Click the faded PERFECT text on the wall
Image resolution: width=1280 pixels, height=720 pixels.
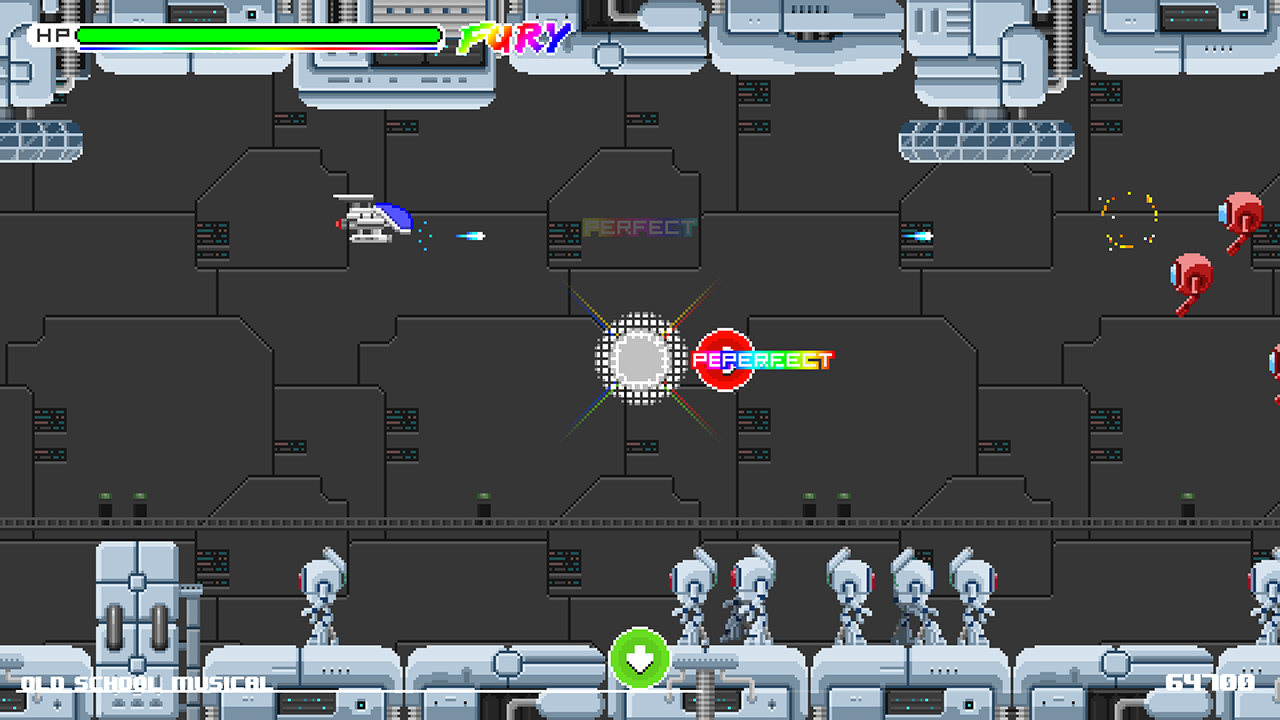641,228
